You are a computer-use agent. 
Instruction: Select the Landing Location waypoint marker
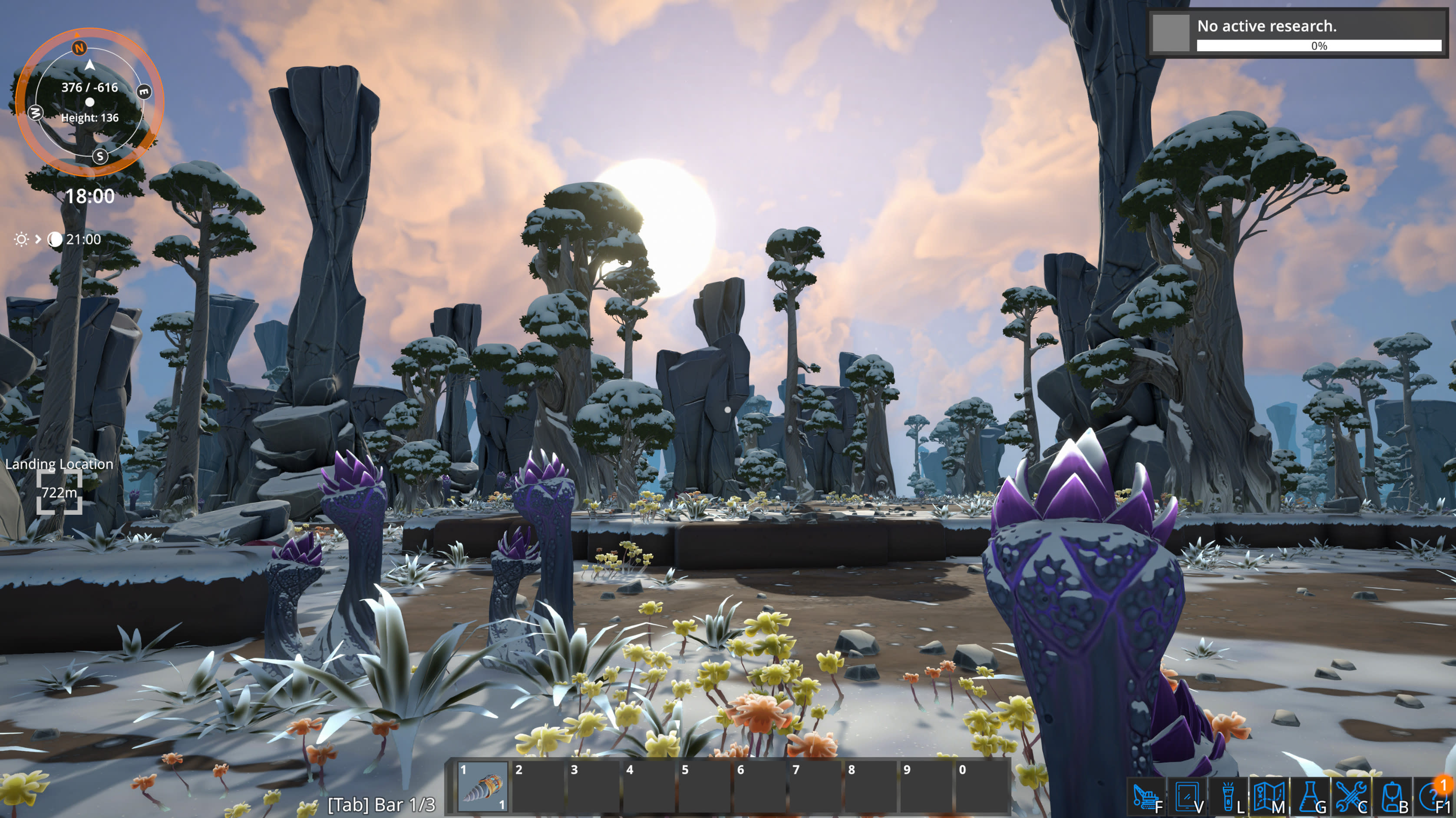point(59,492)
